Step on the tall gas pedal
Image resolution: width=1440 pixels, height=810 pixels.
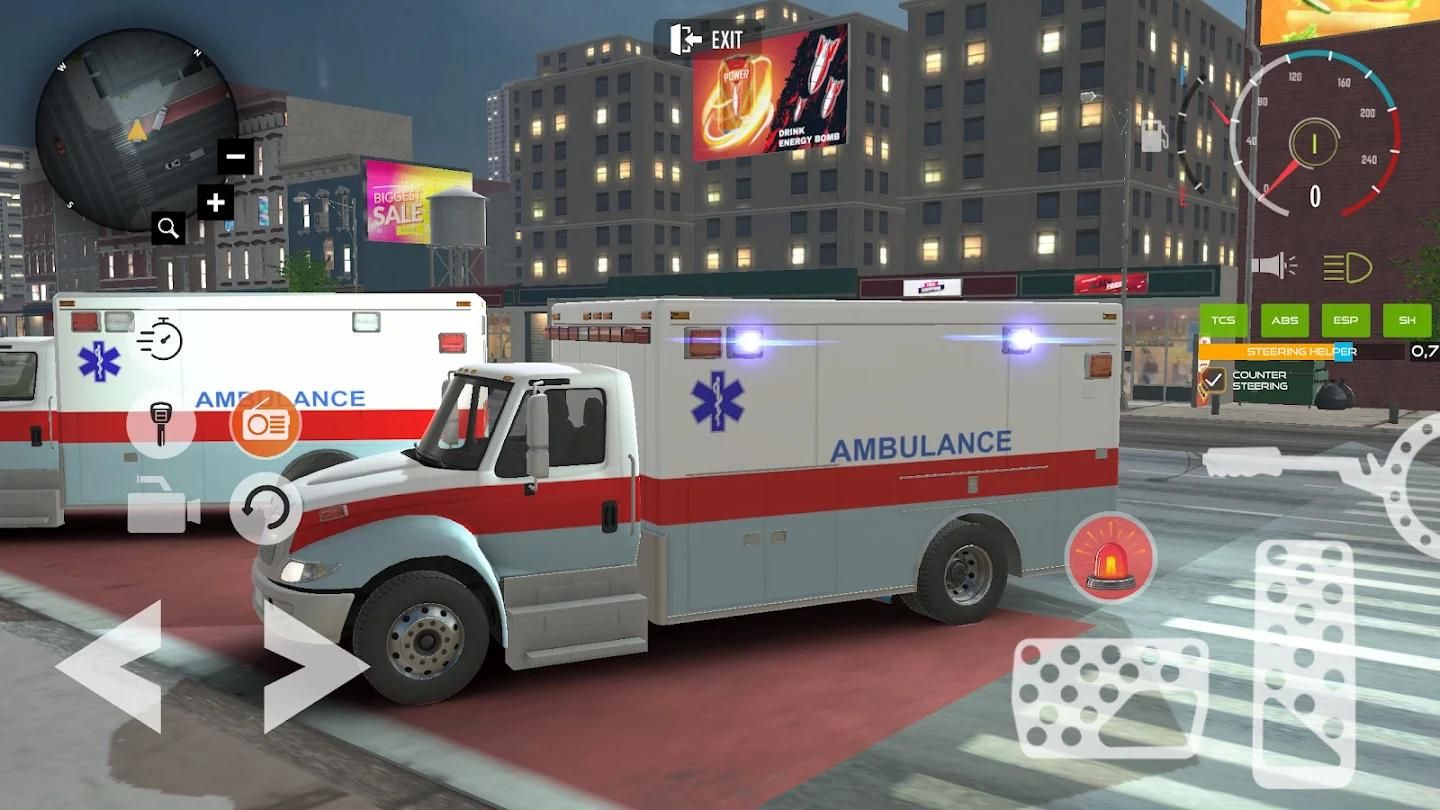[x=1304, y=662]
